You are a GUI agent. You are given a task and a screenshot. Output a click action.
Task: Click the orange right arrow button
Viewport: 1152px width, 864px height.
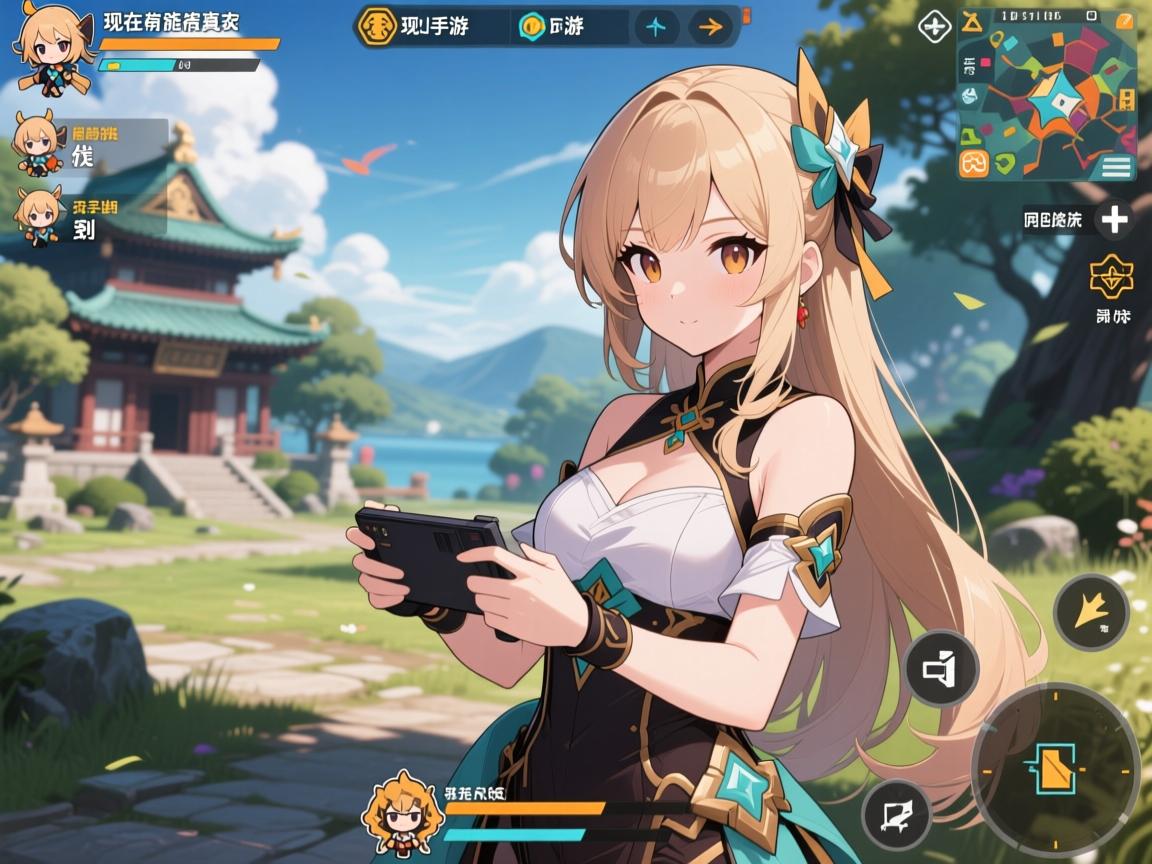pyautogui.click(x=709, y=27)
